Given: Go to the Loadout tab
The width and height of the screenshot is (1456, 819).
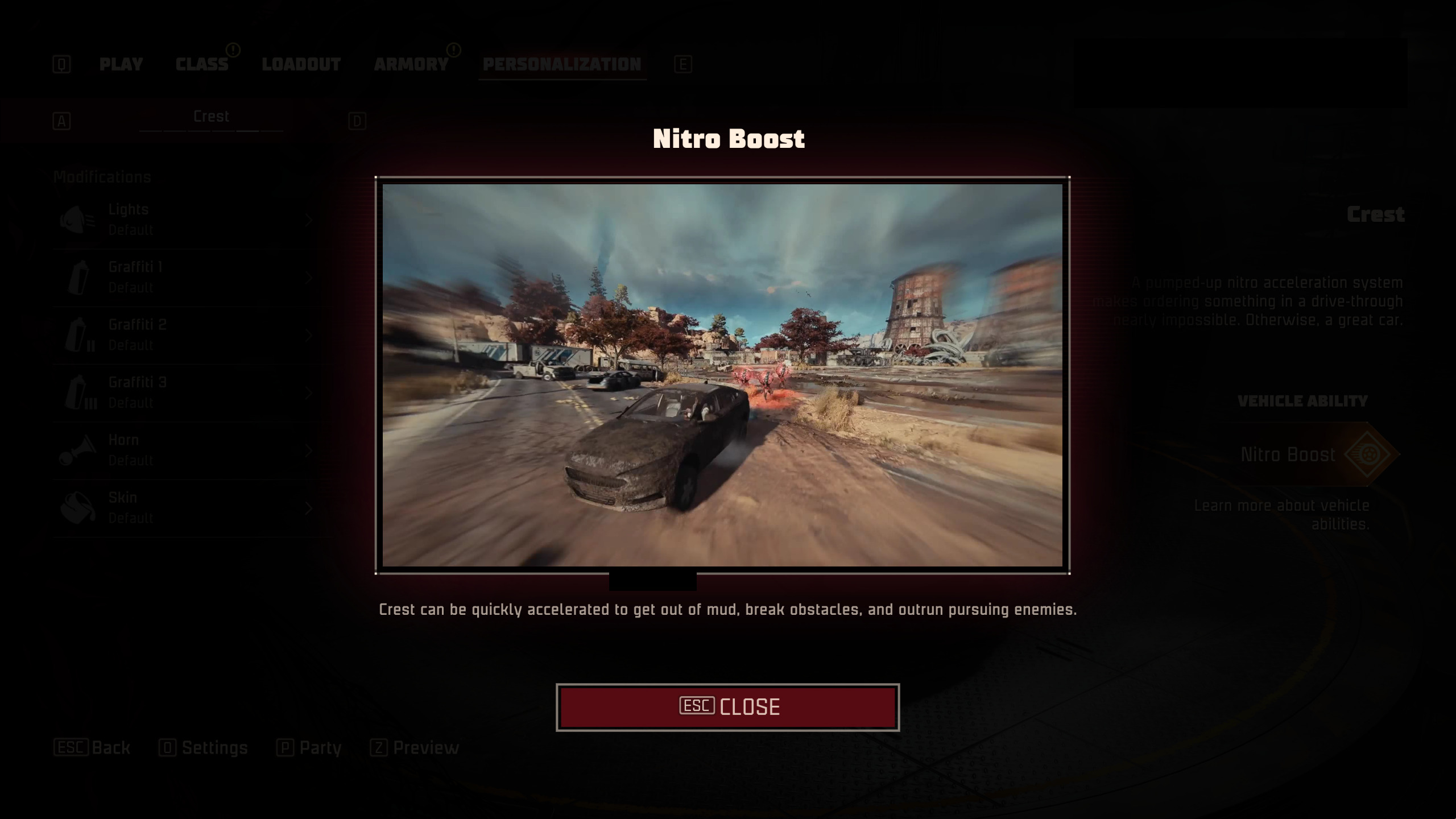Looking at the screenshot, I should pos(301,64).
